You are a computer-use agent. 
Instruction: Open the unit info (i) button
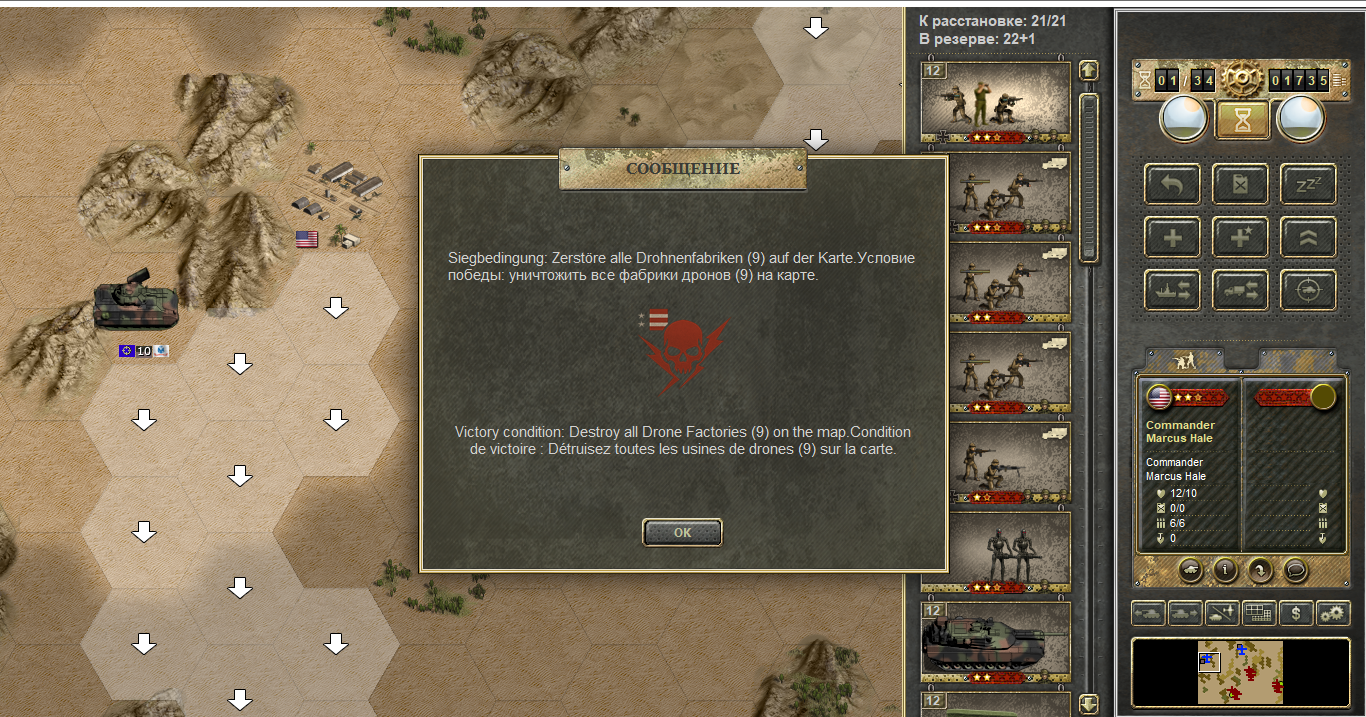pyautogui.click(x=1225, y=570)
